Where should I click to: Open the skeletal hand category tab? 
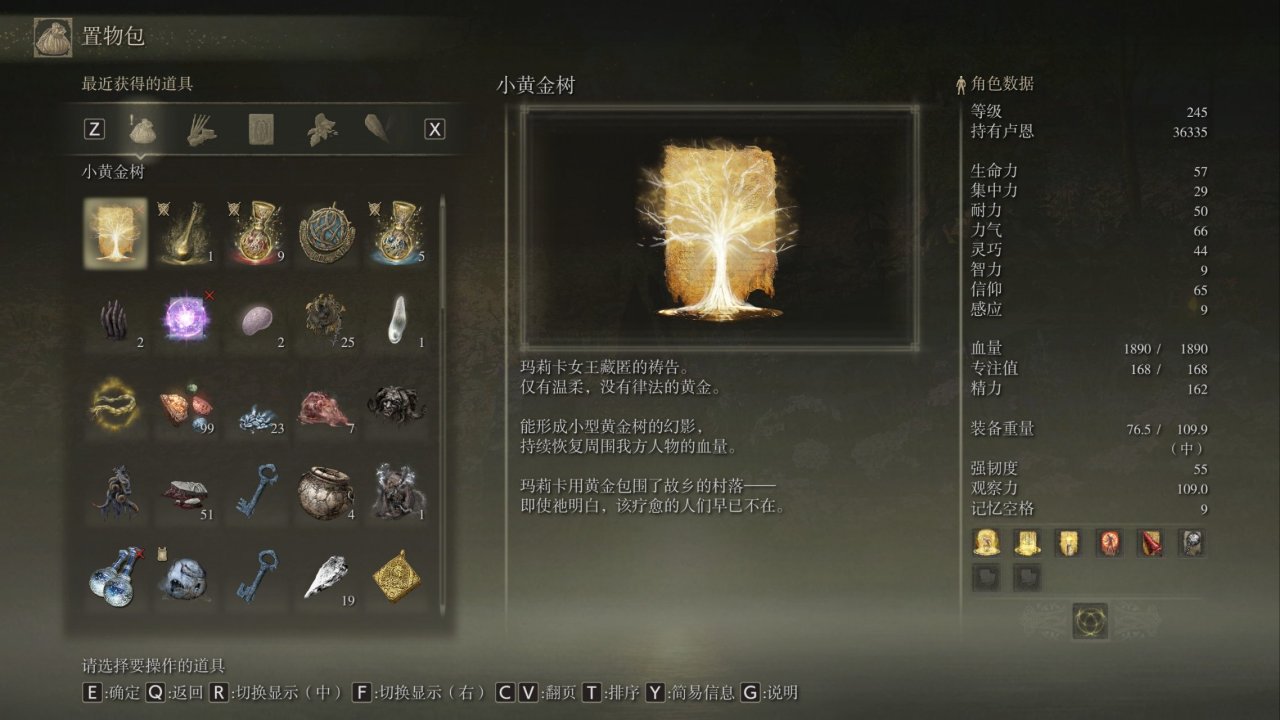(x=201, y=129)
